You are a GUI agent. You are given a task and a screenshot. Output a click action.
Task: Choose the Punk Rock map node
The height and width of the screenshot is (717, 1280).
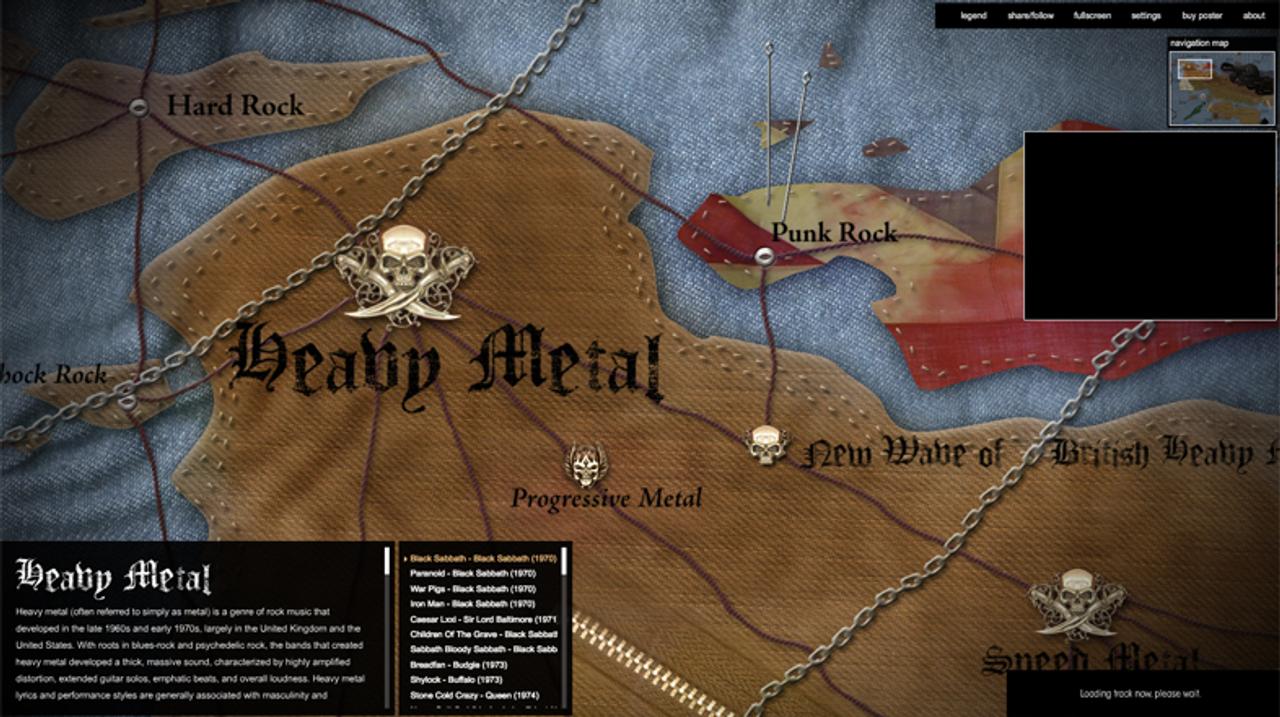tap(764, 256)
